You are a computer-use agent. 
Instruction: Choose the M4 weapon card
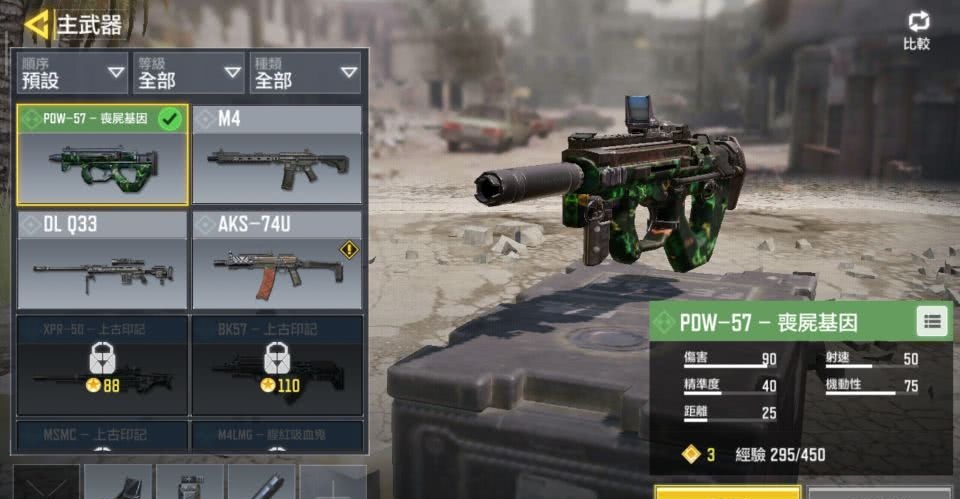[277, 155]
